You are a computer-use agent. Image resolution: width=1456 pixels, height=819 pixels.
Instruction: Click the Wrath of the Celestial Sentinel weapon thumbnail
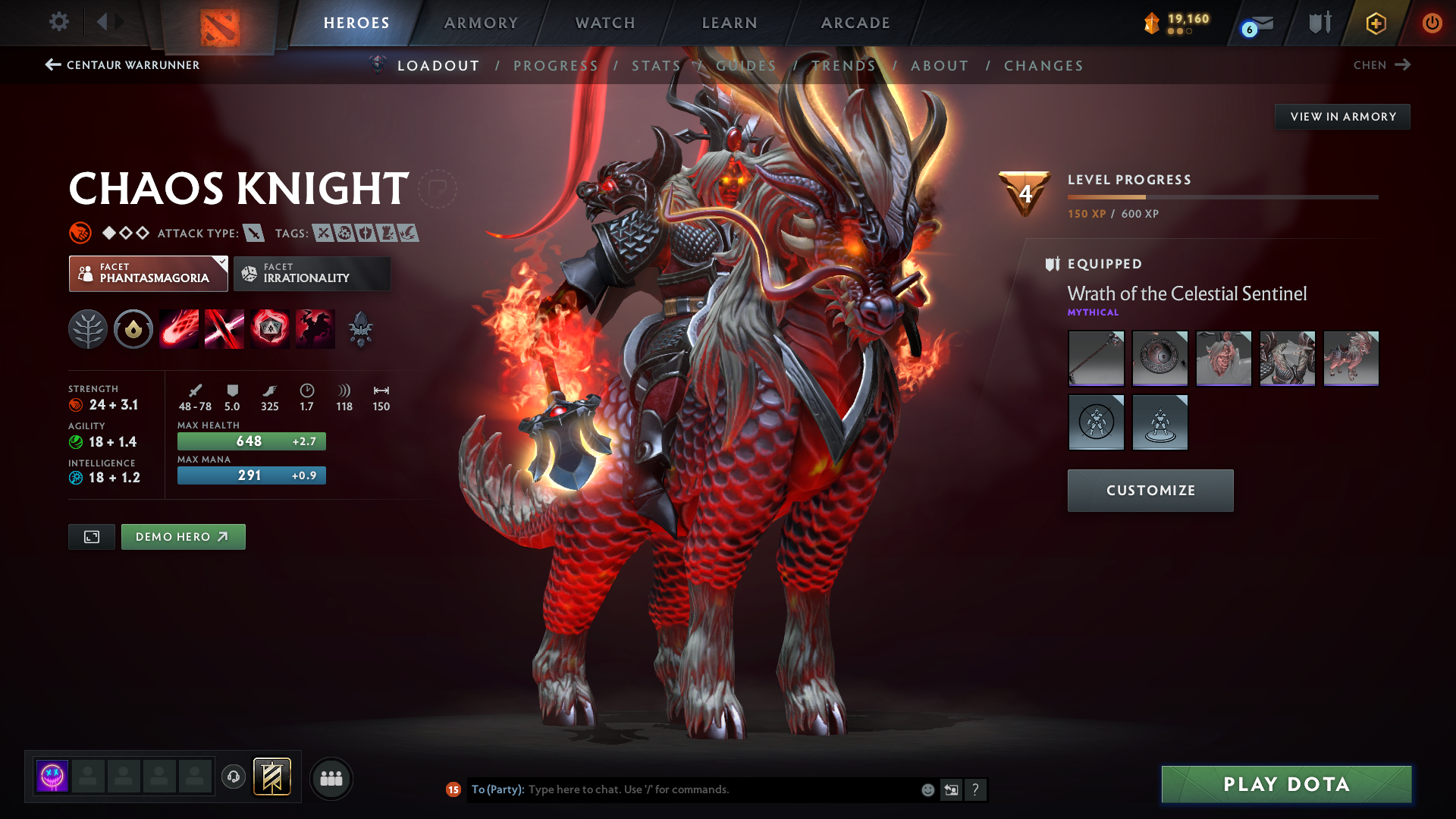tap(1096, 358)
